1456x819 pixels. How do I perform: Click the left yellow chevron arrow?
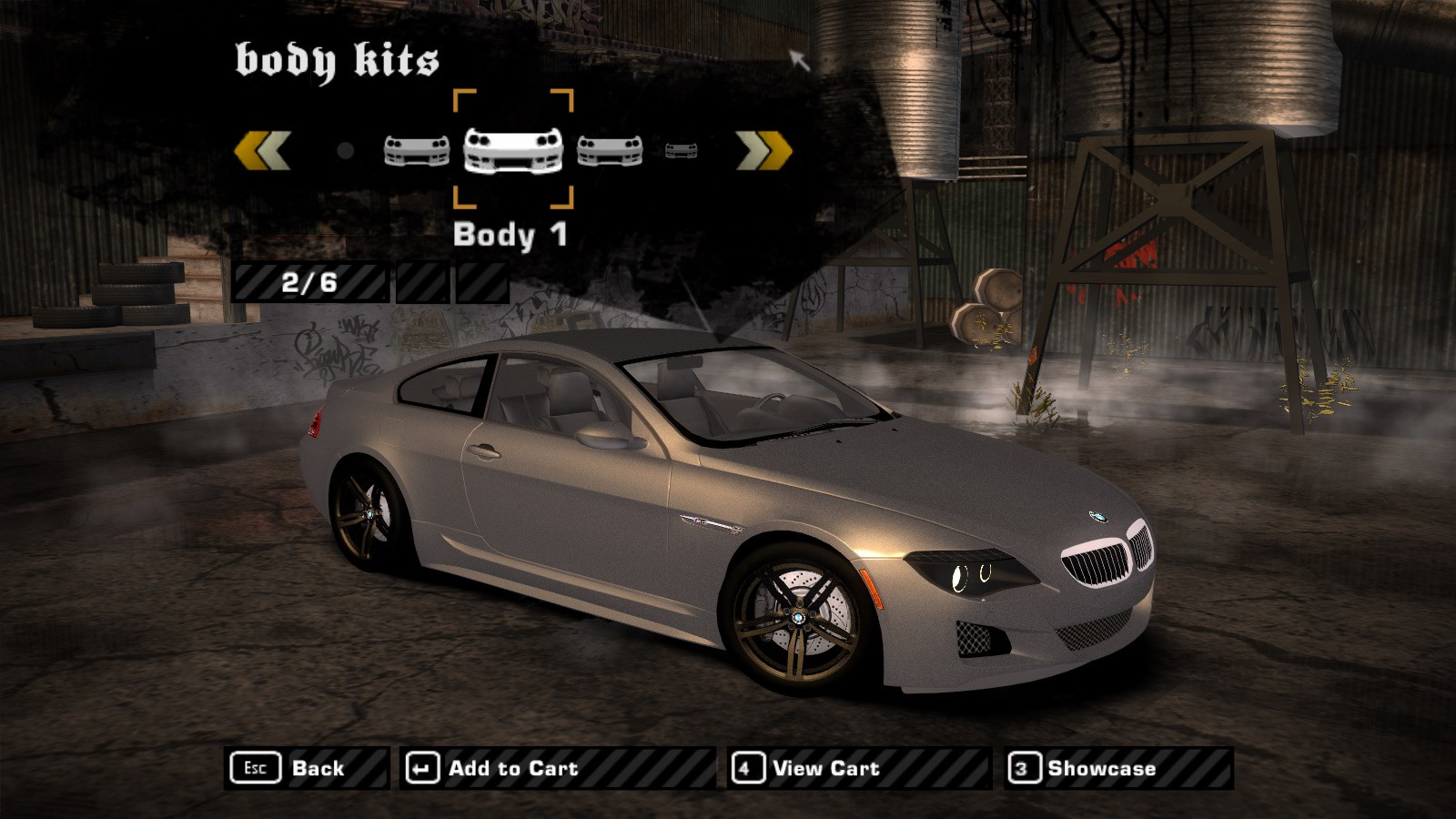click(262, 150)
